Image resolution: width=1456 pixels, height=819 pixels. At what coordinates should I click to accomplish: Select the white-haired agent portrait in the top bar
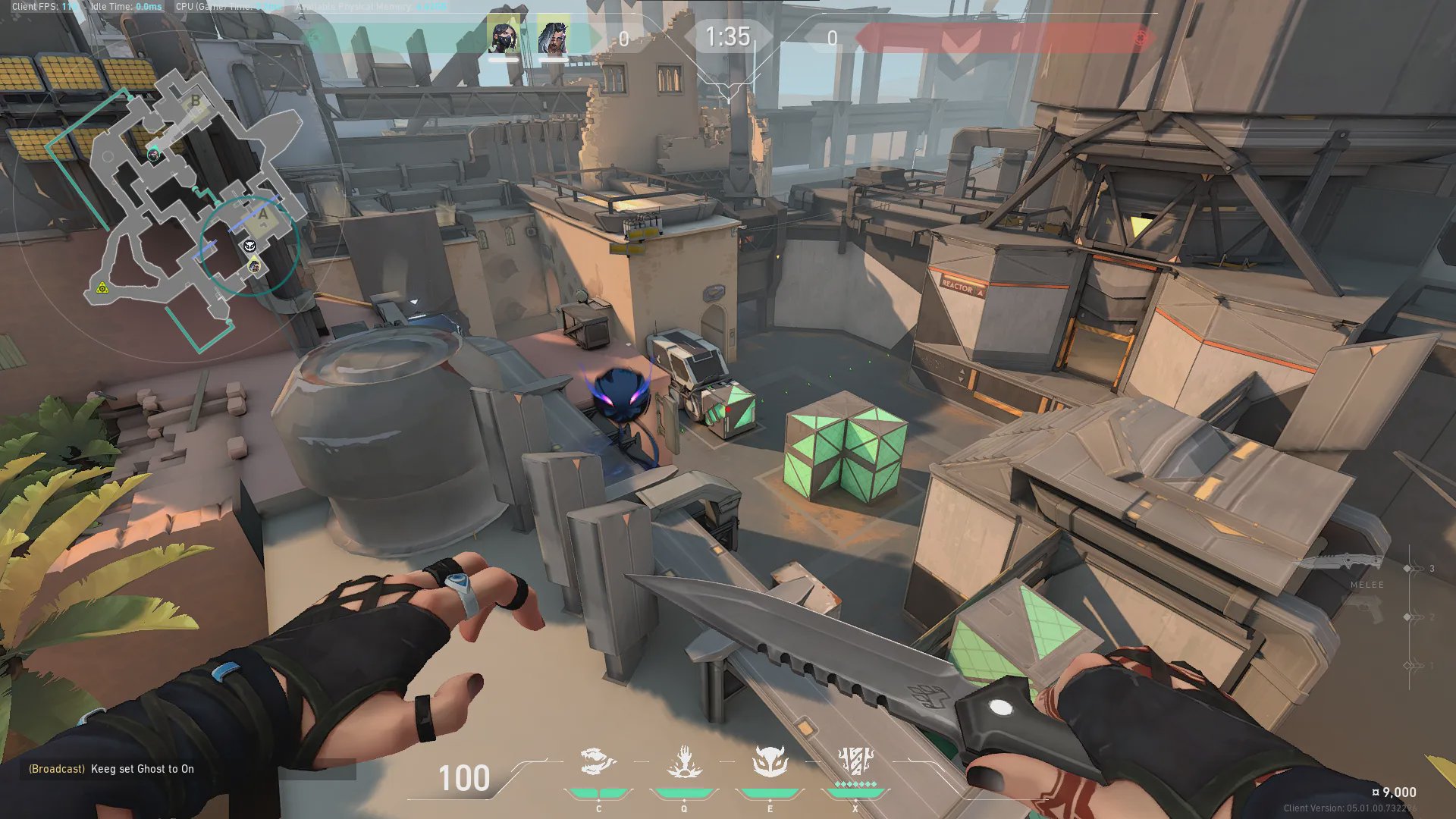pos(553,37)
